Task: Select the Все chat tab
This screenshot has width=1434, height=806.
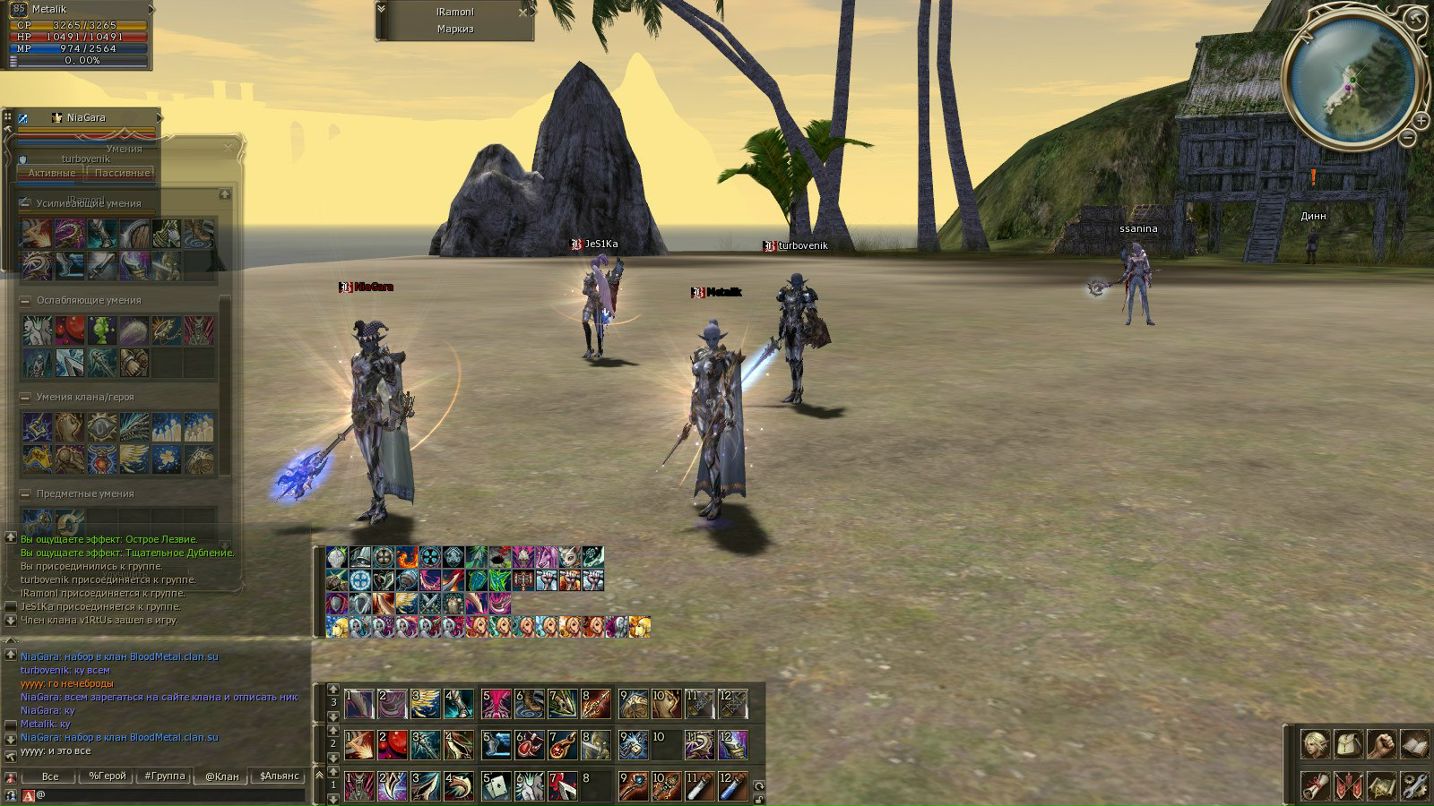Action: [x=50, y=776]
